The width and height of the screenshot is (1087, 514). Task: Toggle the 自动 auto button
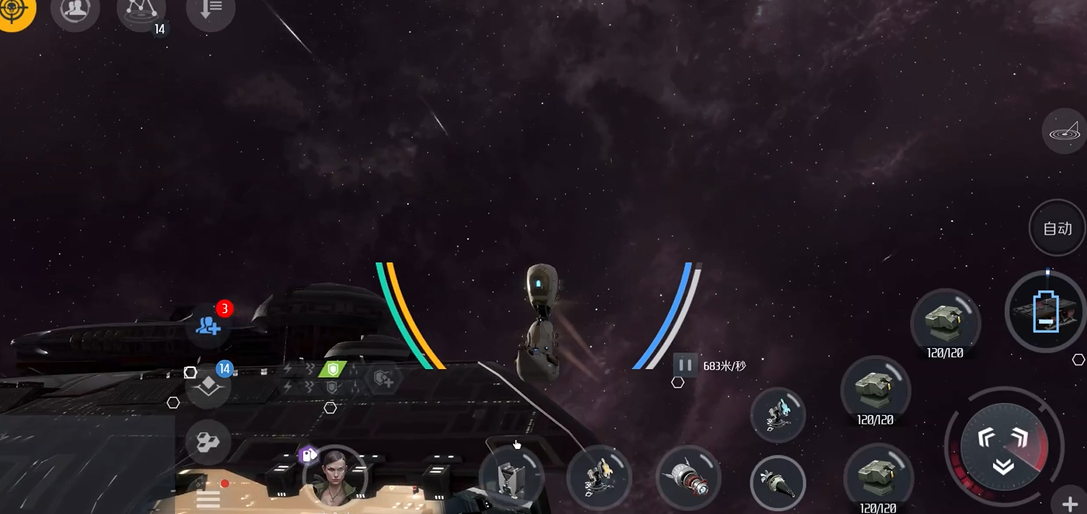coord(1057,228)
